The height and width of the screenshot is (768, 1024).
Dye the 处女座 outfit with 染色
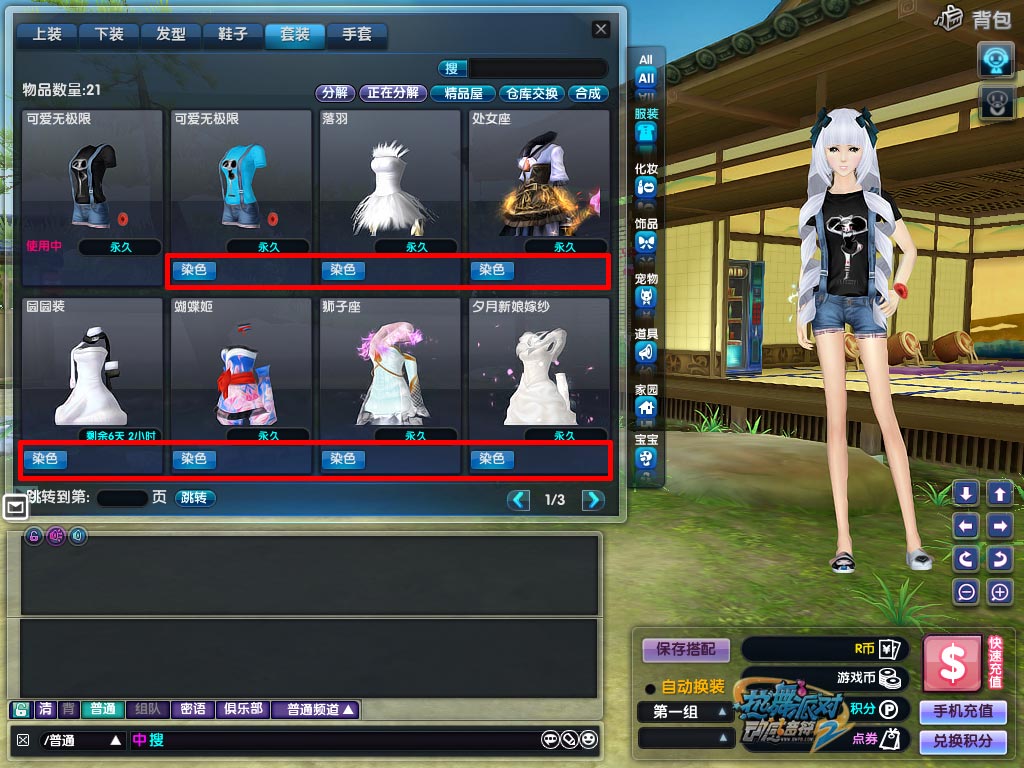pos(492,270)
